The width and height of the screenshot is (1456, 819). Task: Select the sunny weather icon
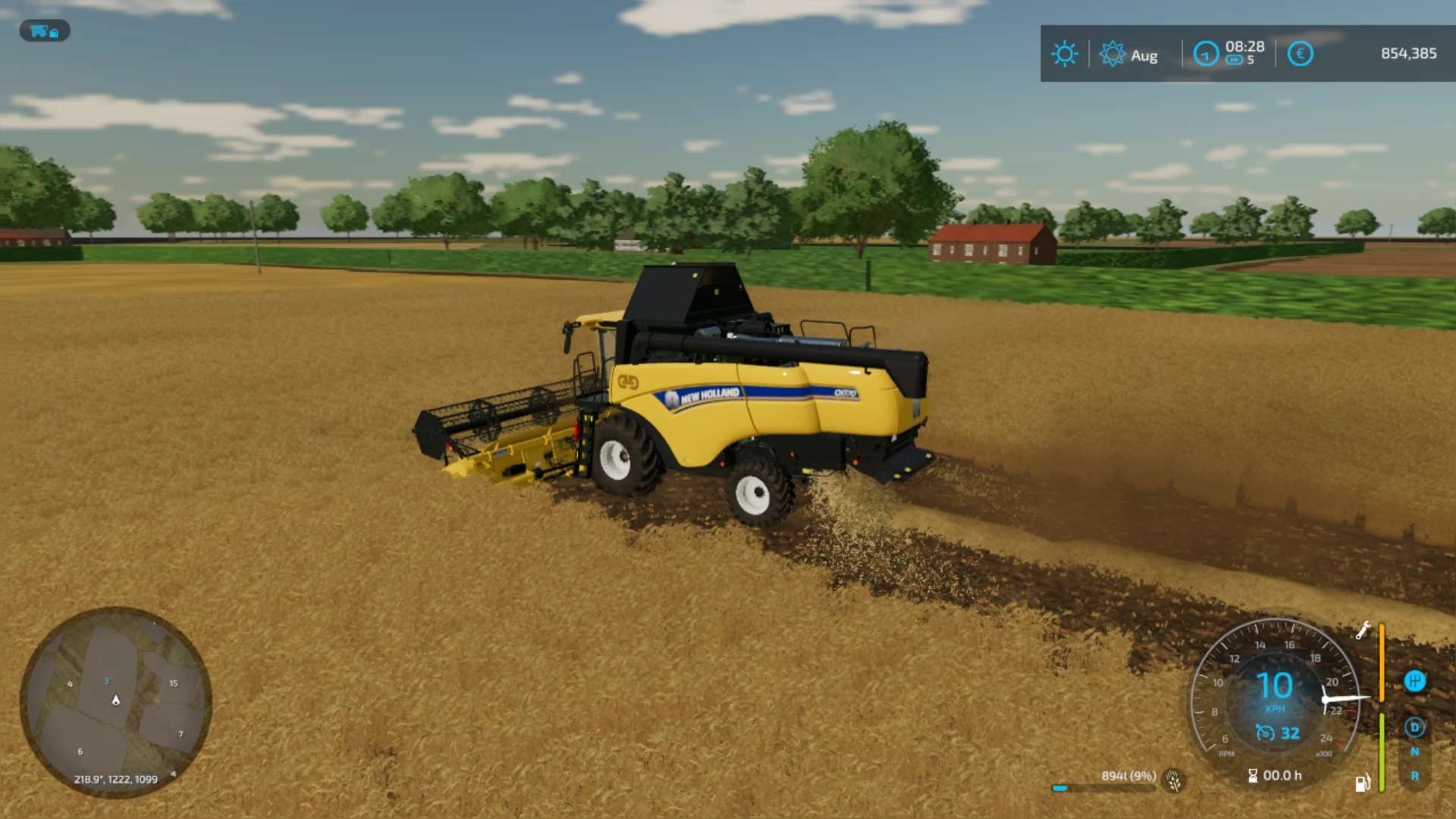click(x=1064, y=54)
